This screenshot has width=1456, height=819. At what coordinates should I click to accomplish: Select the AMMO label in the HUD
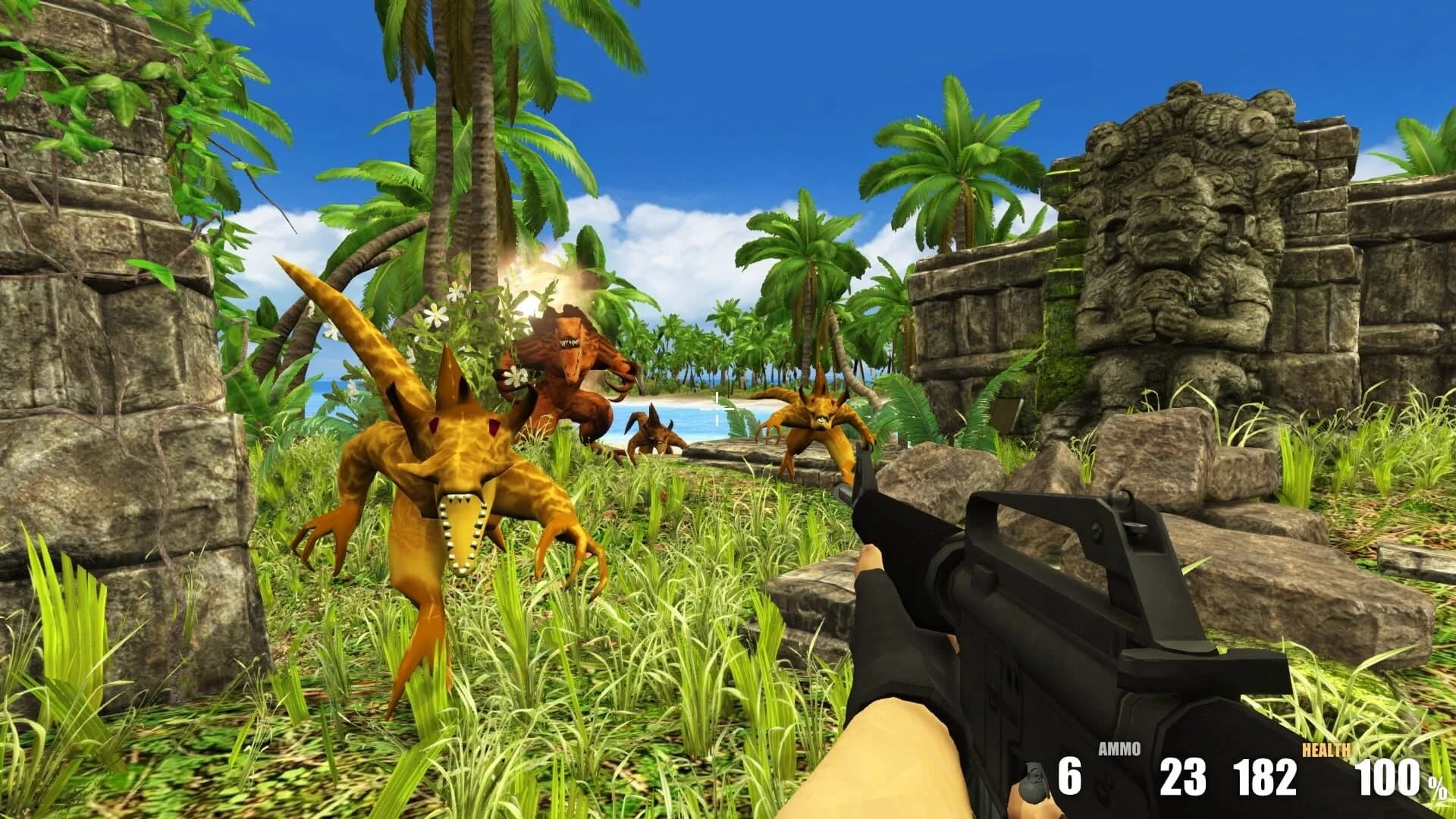click(1120, 748)
